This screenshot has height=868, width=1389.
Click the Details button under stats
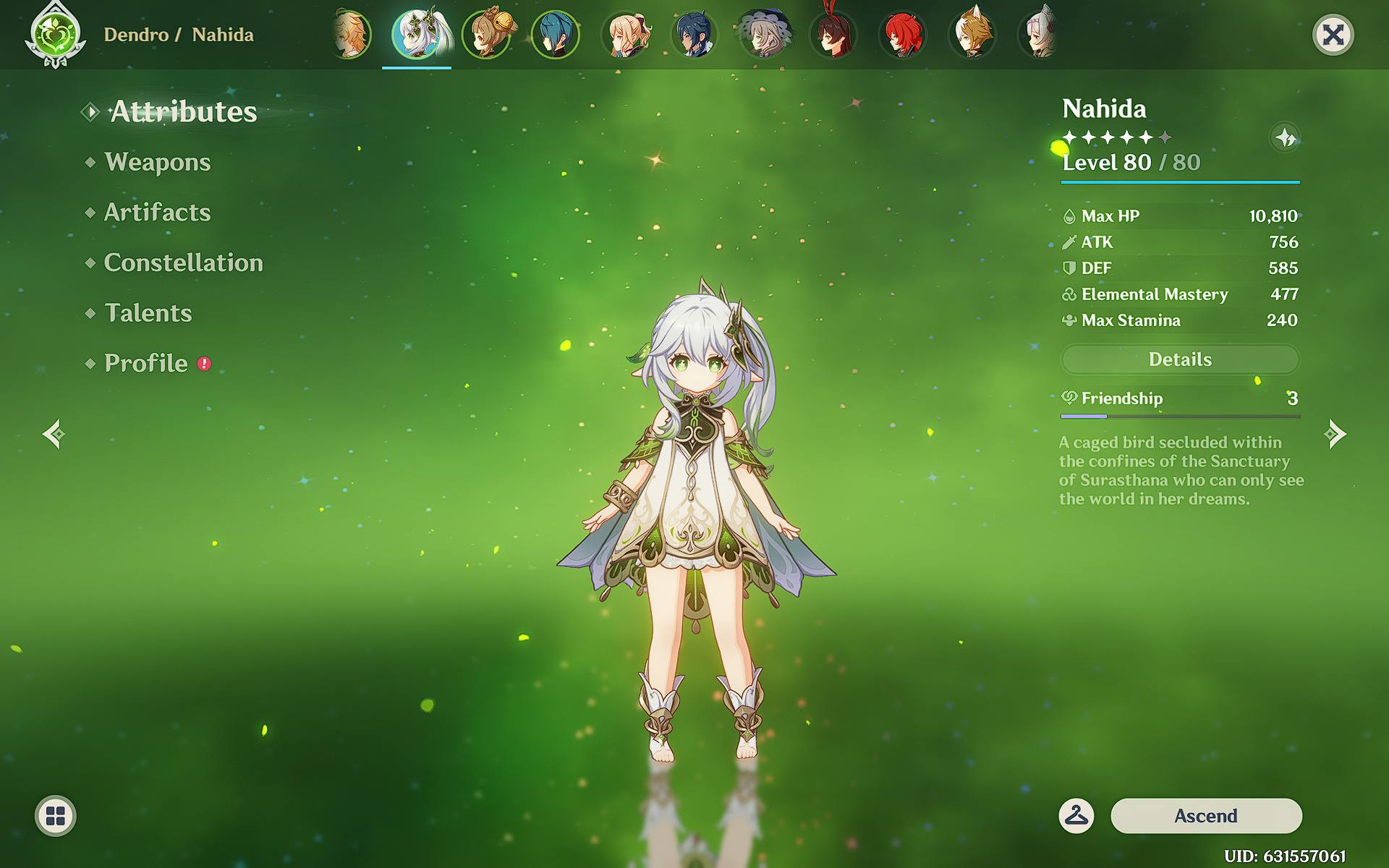point(1180,359)
